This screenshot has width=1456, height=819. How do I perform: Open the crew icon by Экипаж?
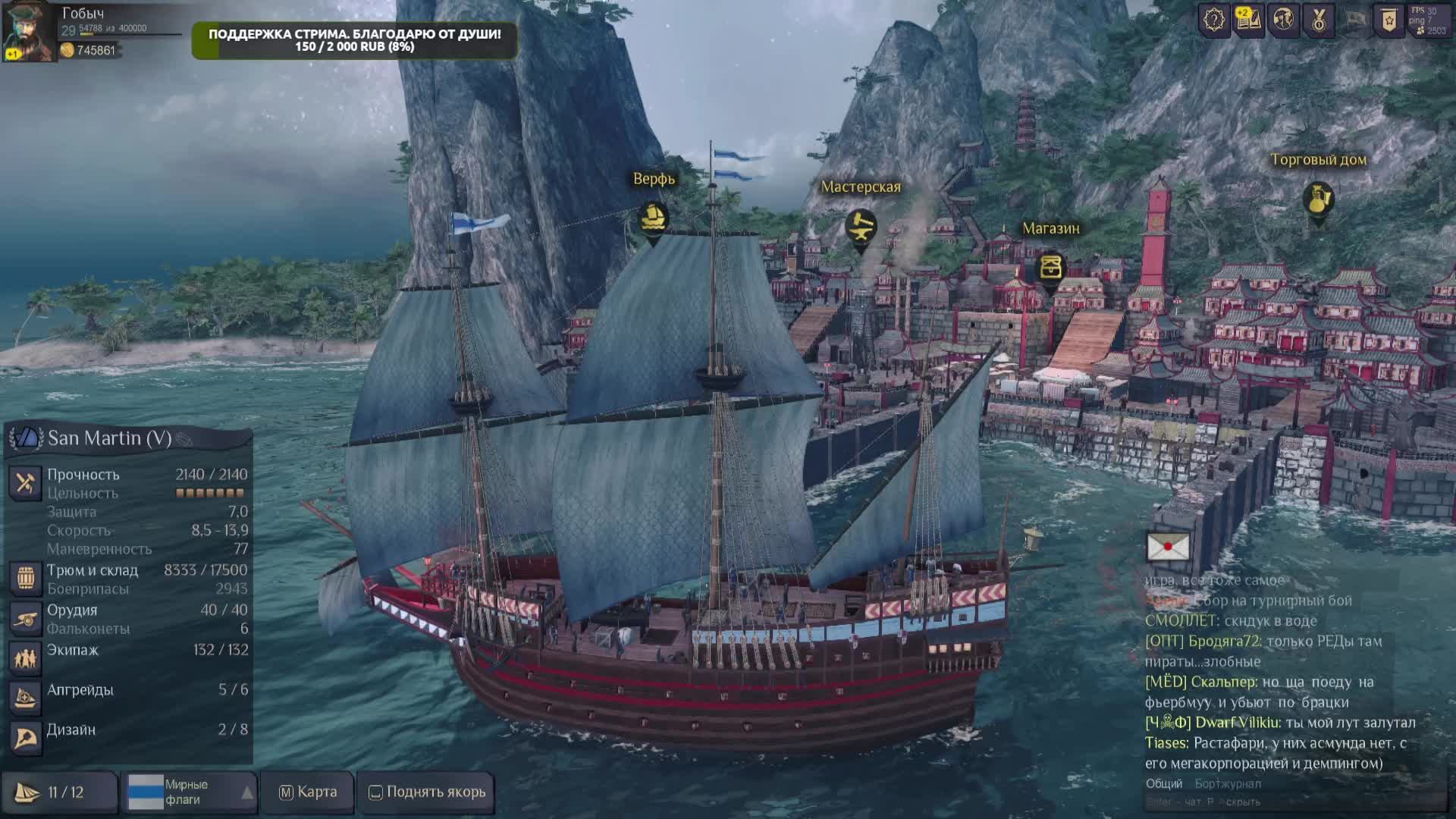pyautogui.click(x=25, y=657)
